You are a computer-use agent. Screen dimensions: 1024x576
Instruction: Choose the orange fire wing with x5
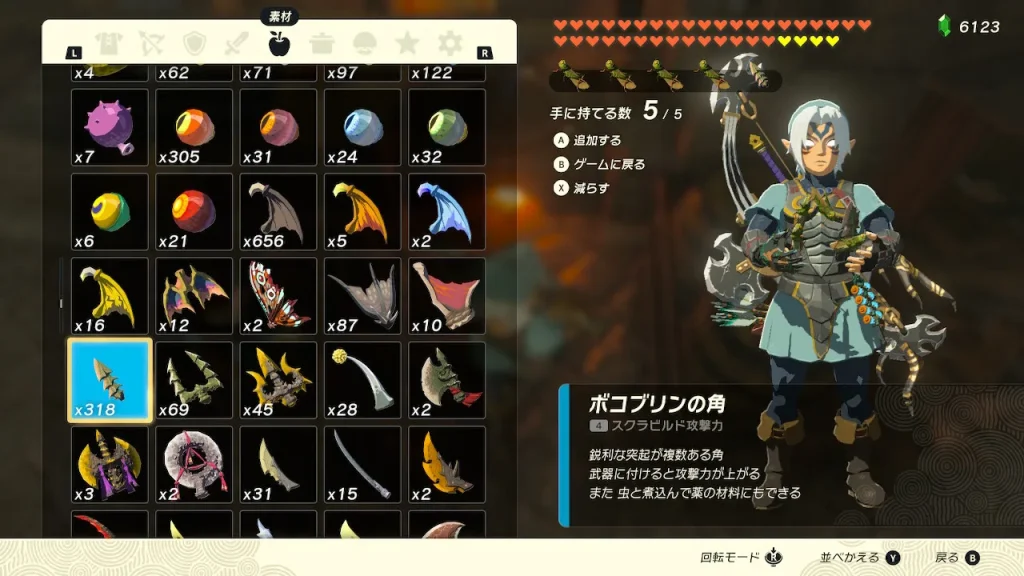point(362,212)
